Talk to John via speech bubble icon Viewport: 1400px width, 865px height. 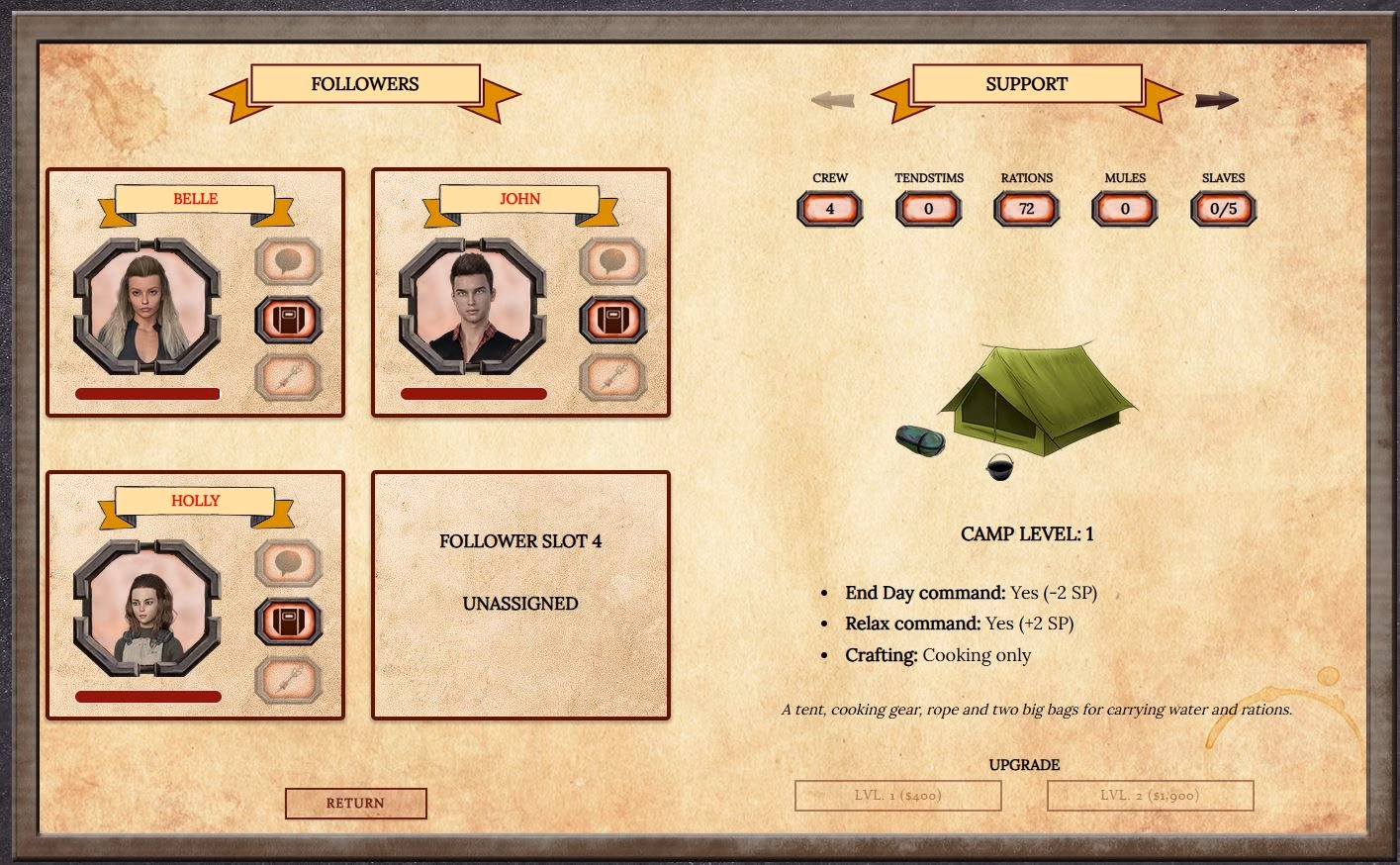pos(613,262)
